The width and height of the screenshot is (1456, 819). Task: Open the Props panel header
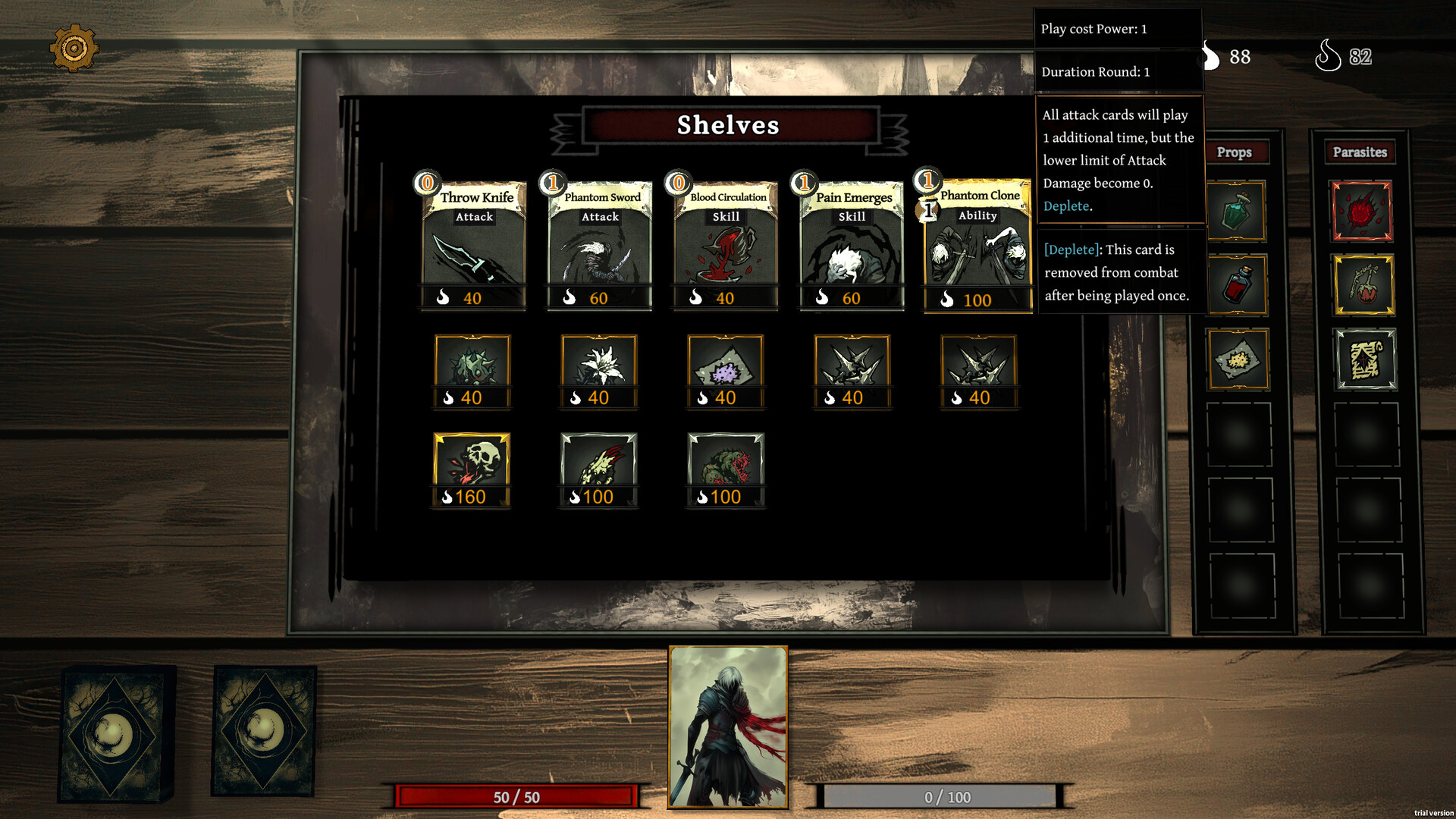click(x=1236, y=152)
